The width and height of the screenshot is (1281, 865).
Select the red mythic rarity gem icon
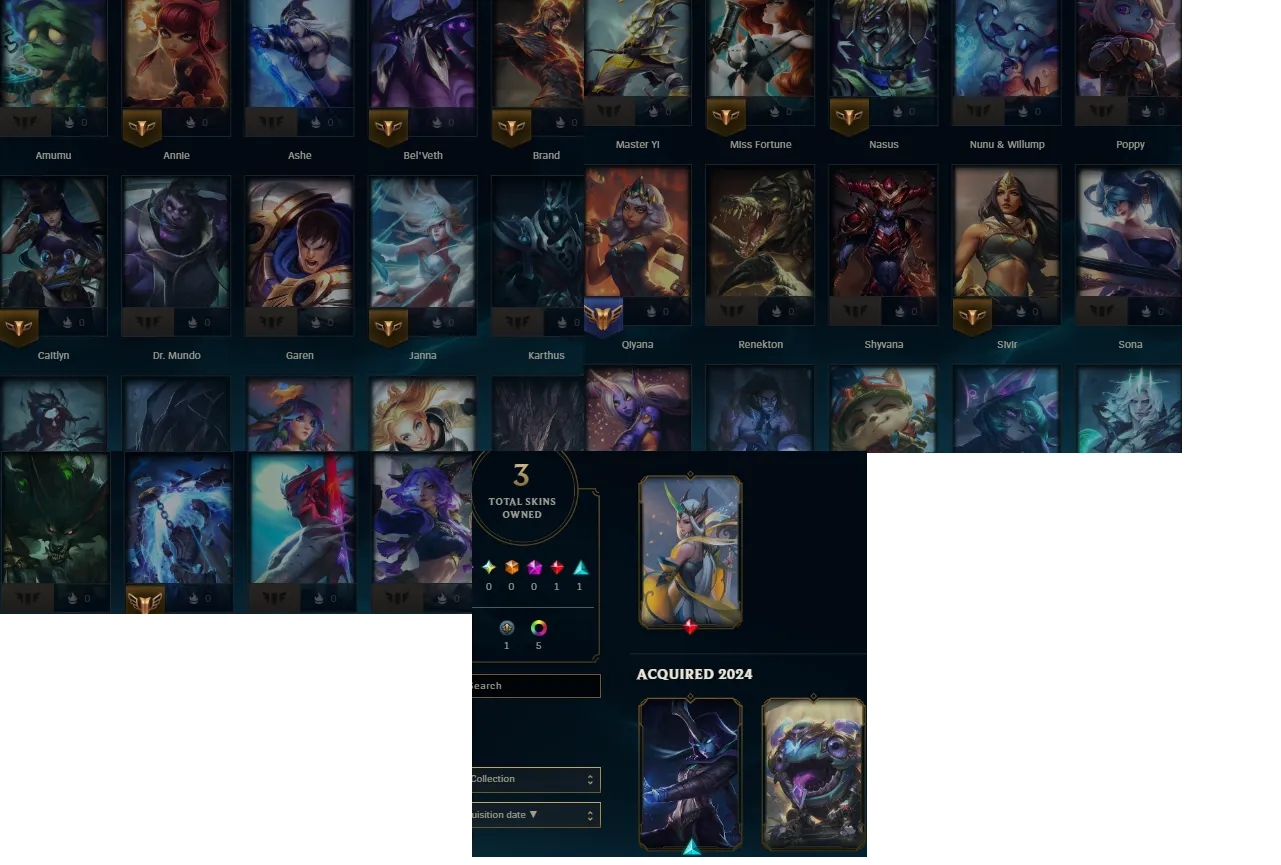(x=556, y=568)
